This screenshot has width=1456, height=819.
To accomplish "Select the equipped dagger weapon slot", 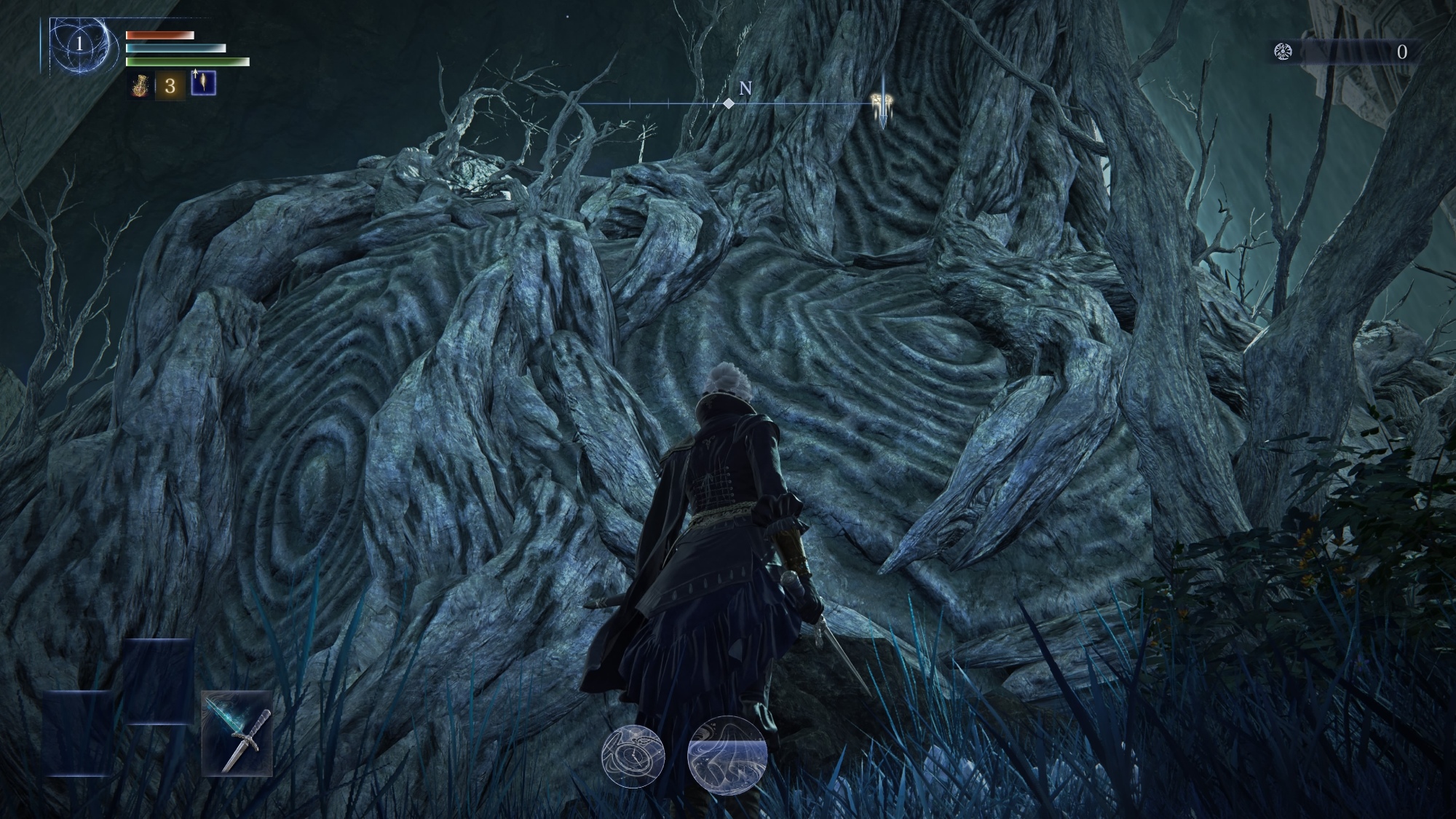I will pos(237,733).
